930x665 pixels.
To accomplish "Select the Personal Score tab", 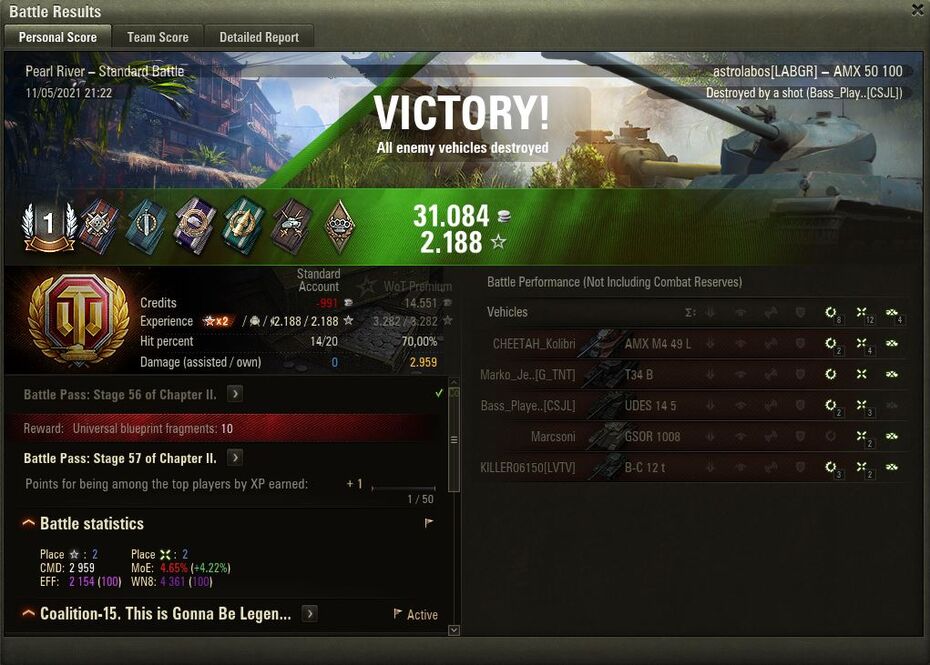I will click(58, 37).
